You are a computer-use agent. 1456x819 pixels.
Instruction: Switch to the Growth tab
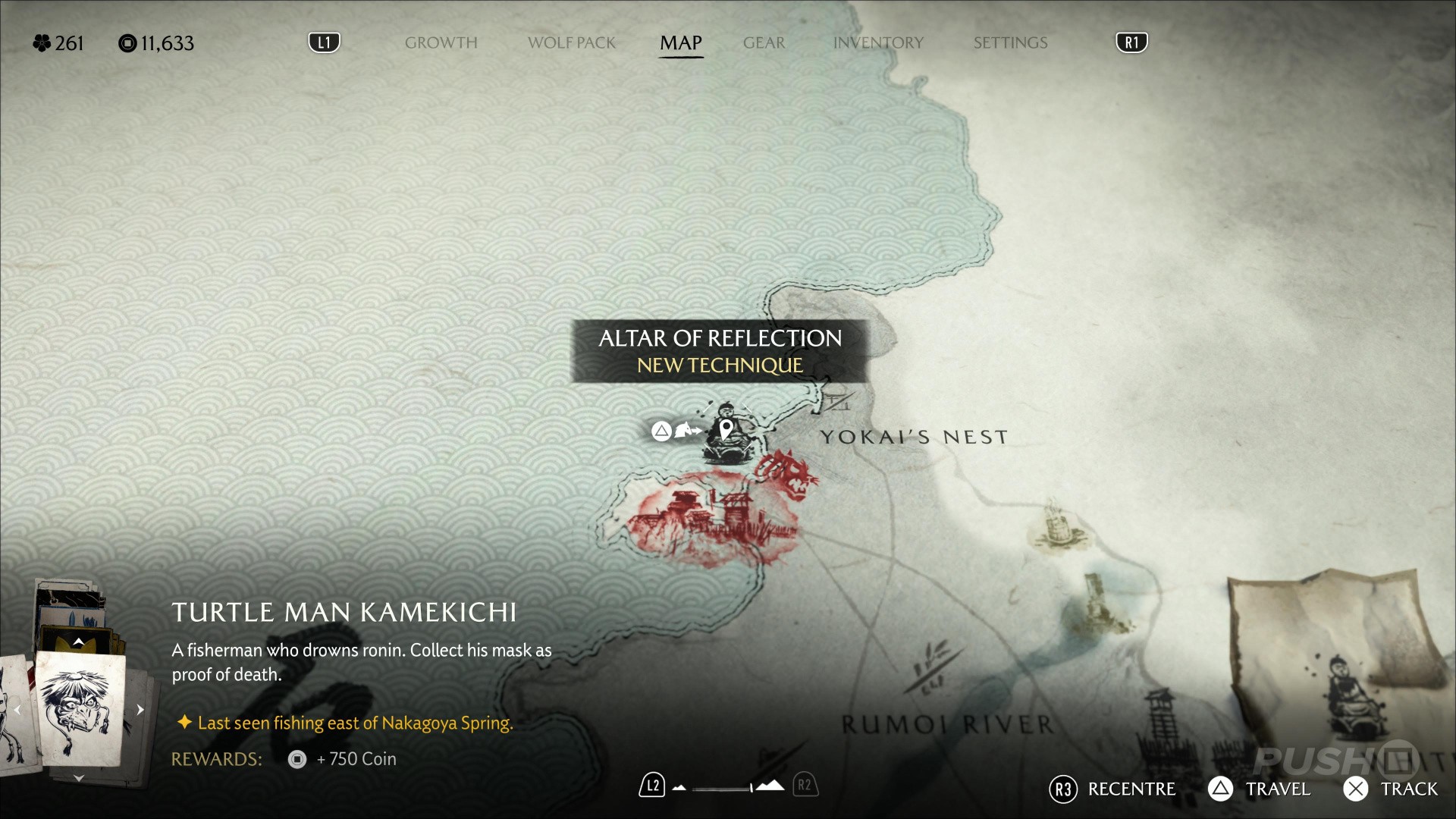441,43
